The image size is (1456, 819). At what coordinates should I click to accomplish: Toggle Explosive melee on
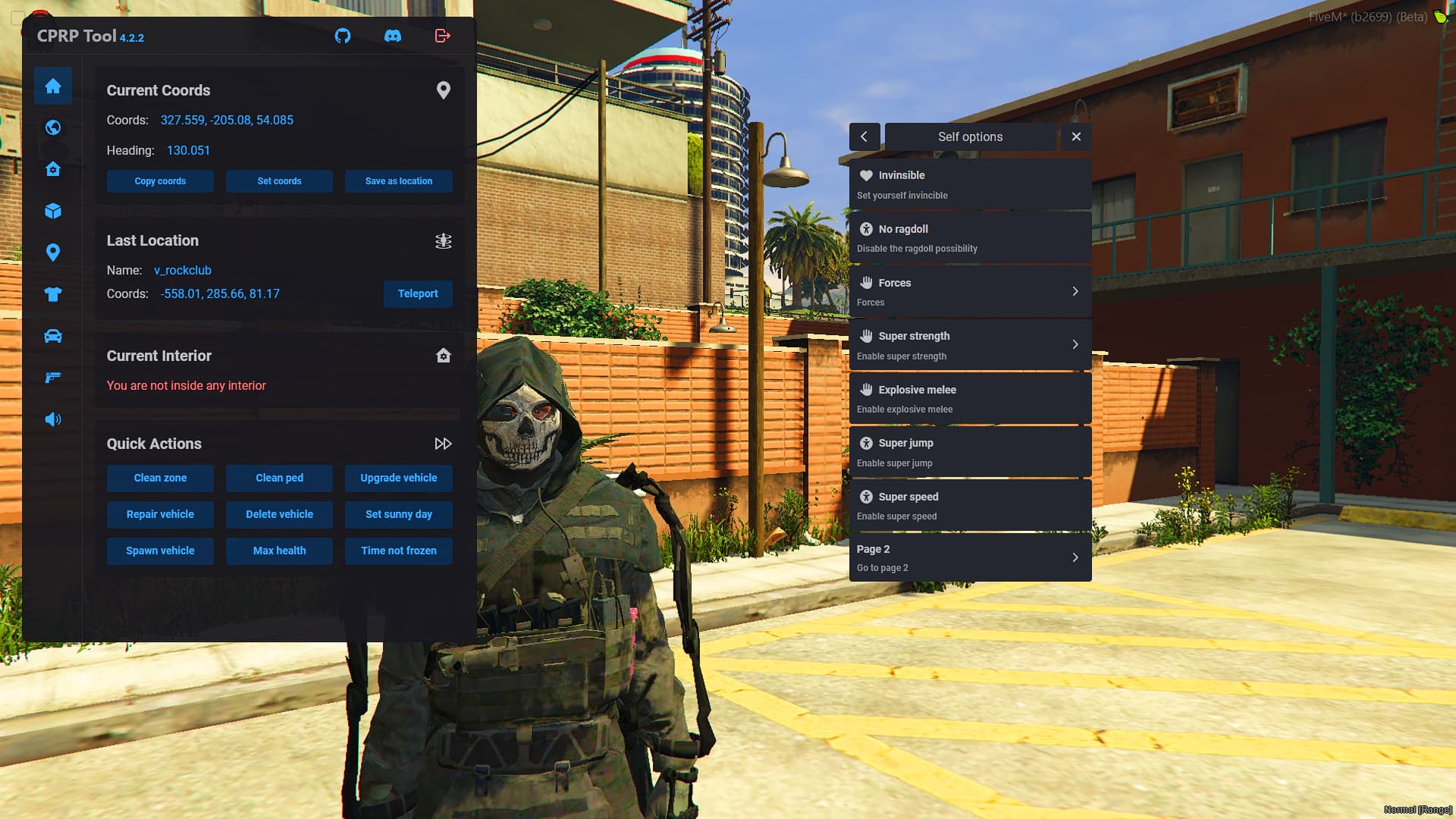pyautogui.click(x=971, y=398)
